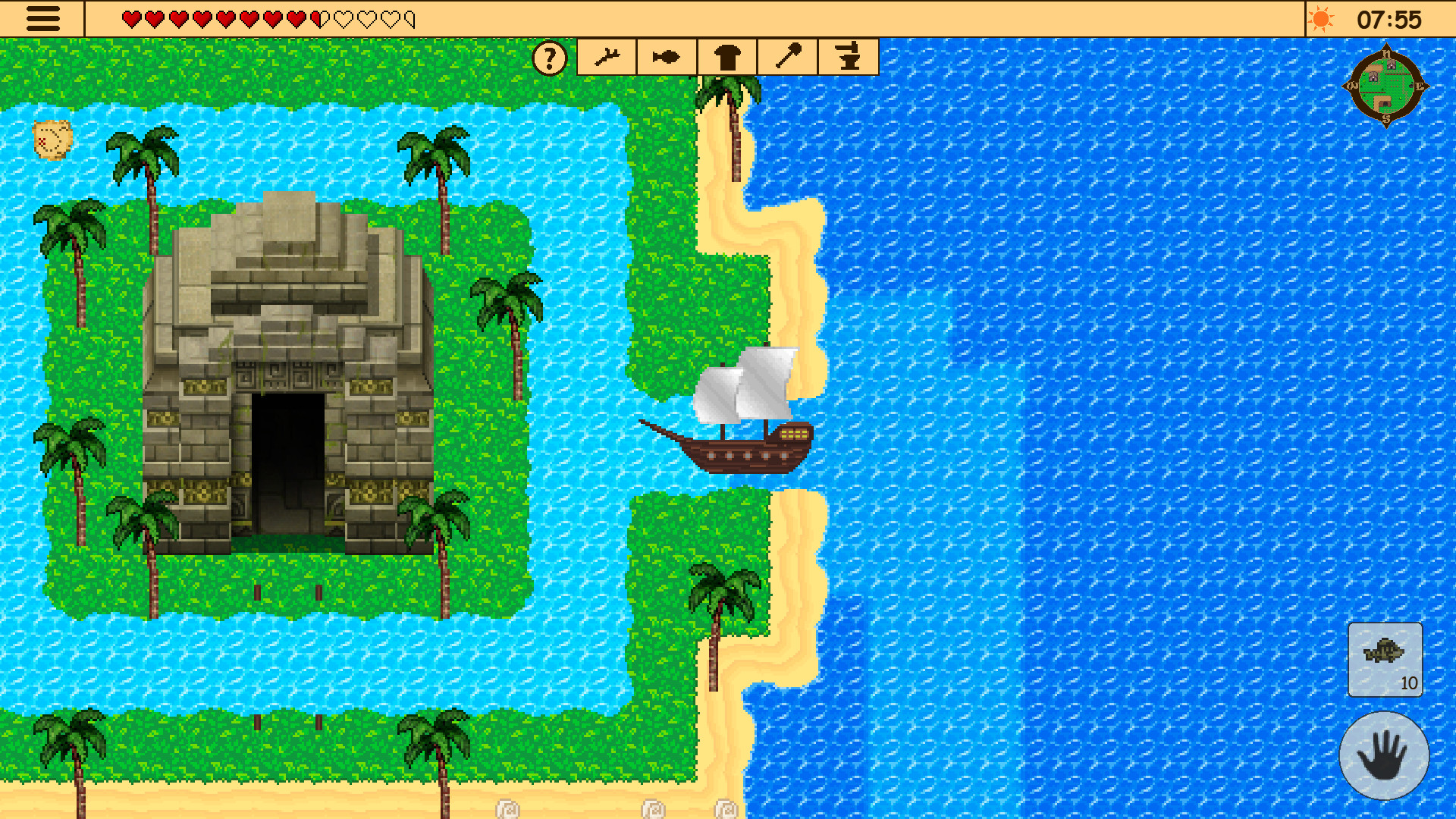The width and height of the screenshot is (1456, 819).
Task: Open equipment via the shirt icon
Action: coord(726,55)
